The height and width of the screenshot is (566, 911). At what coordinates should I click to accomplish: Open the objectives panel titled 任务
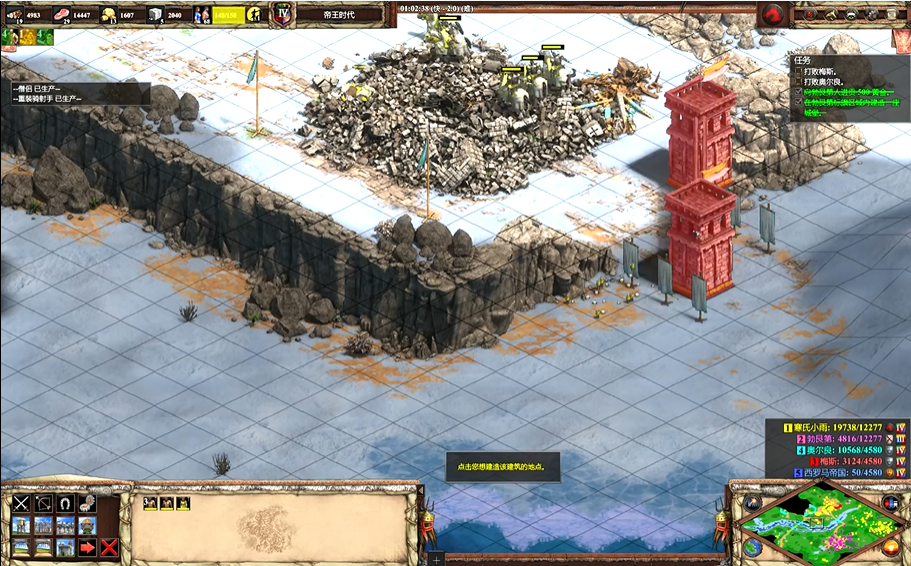pos(802,60)
